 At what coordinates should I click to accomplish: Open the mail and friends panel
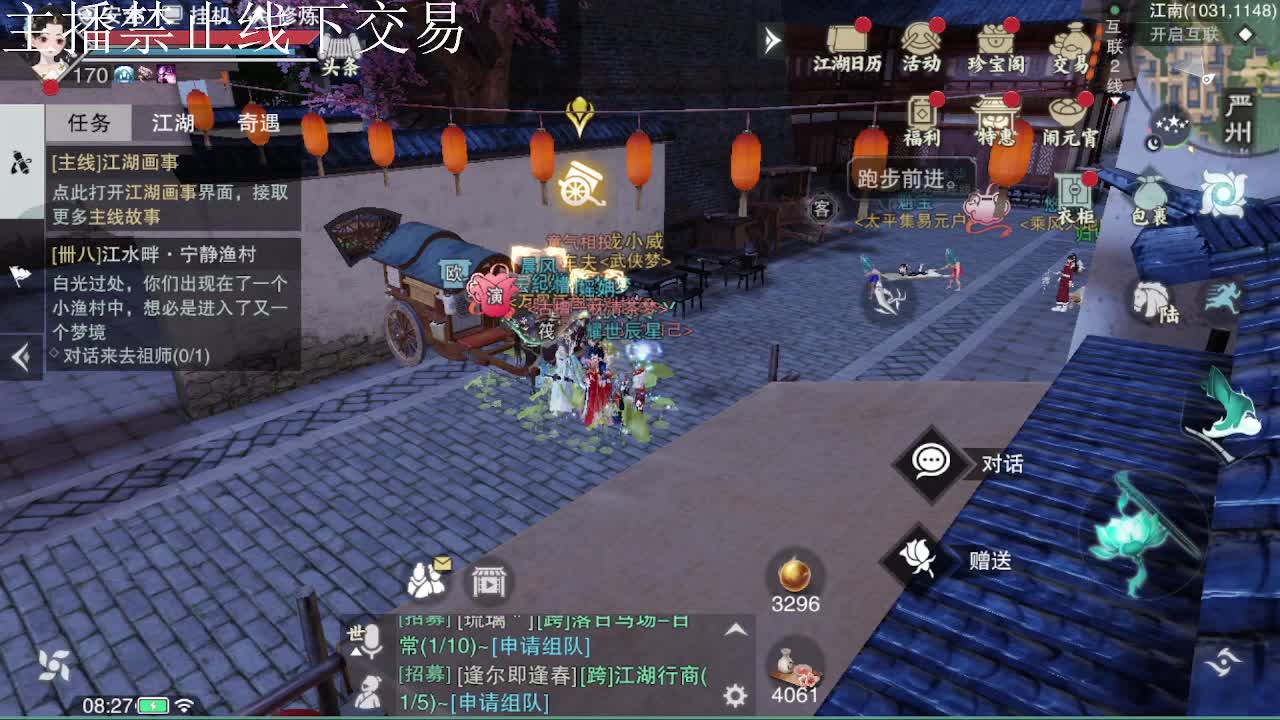[x=425, y=580]
